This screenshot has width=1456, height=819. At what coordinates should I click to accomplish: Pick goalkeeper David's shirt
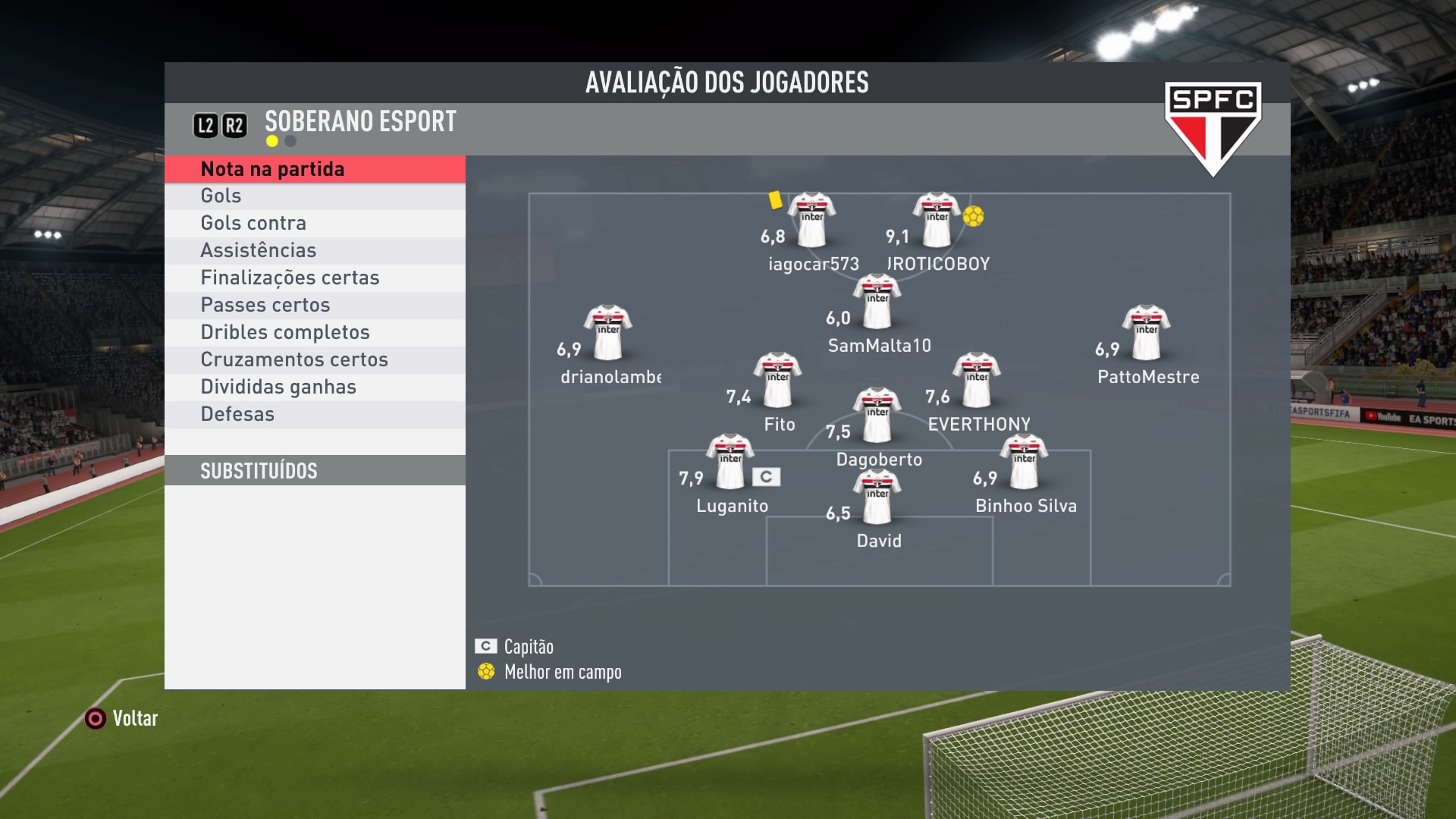point(877,497)
